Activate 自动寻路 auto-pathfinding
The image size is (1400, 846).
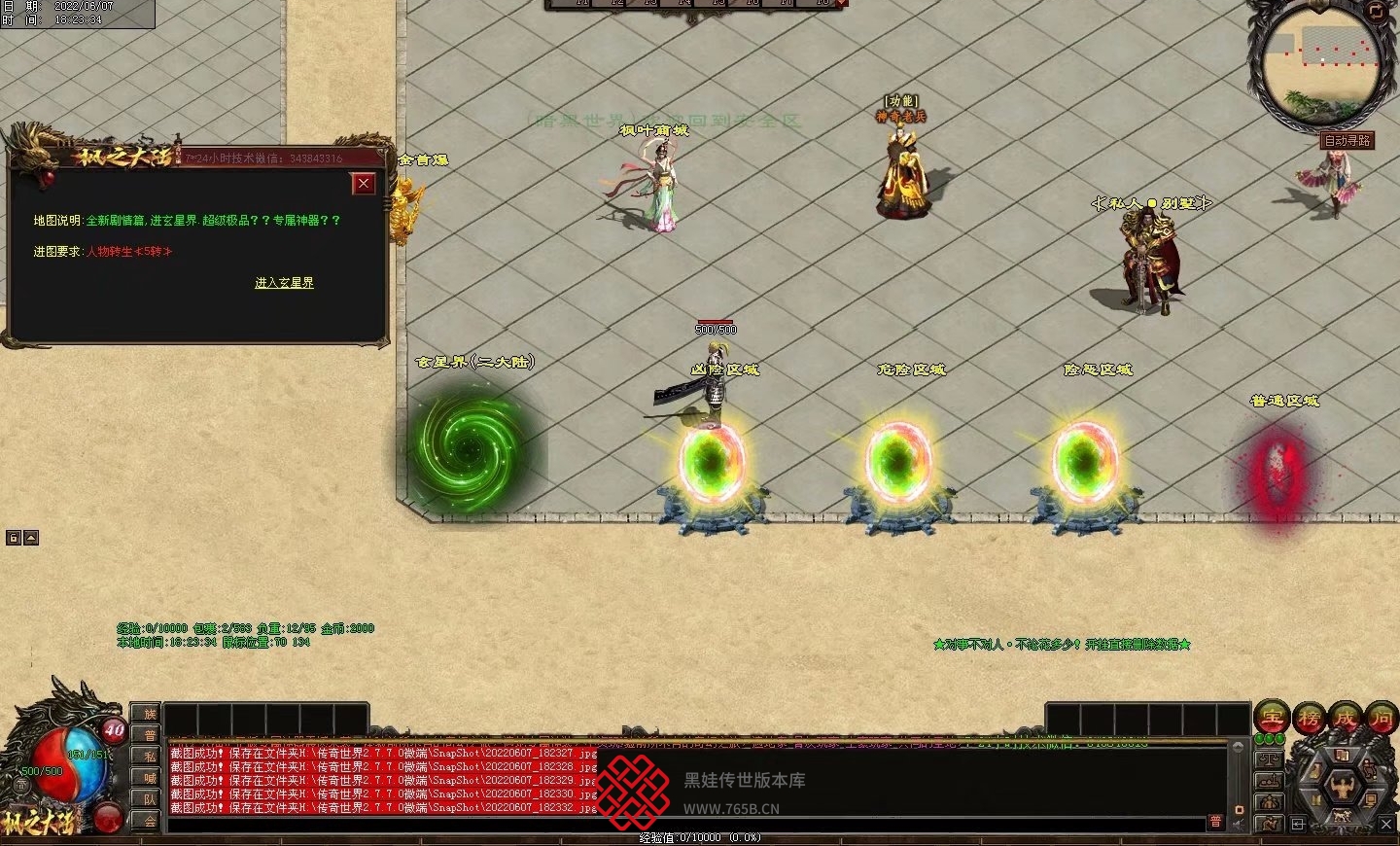(1347, 141)
